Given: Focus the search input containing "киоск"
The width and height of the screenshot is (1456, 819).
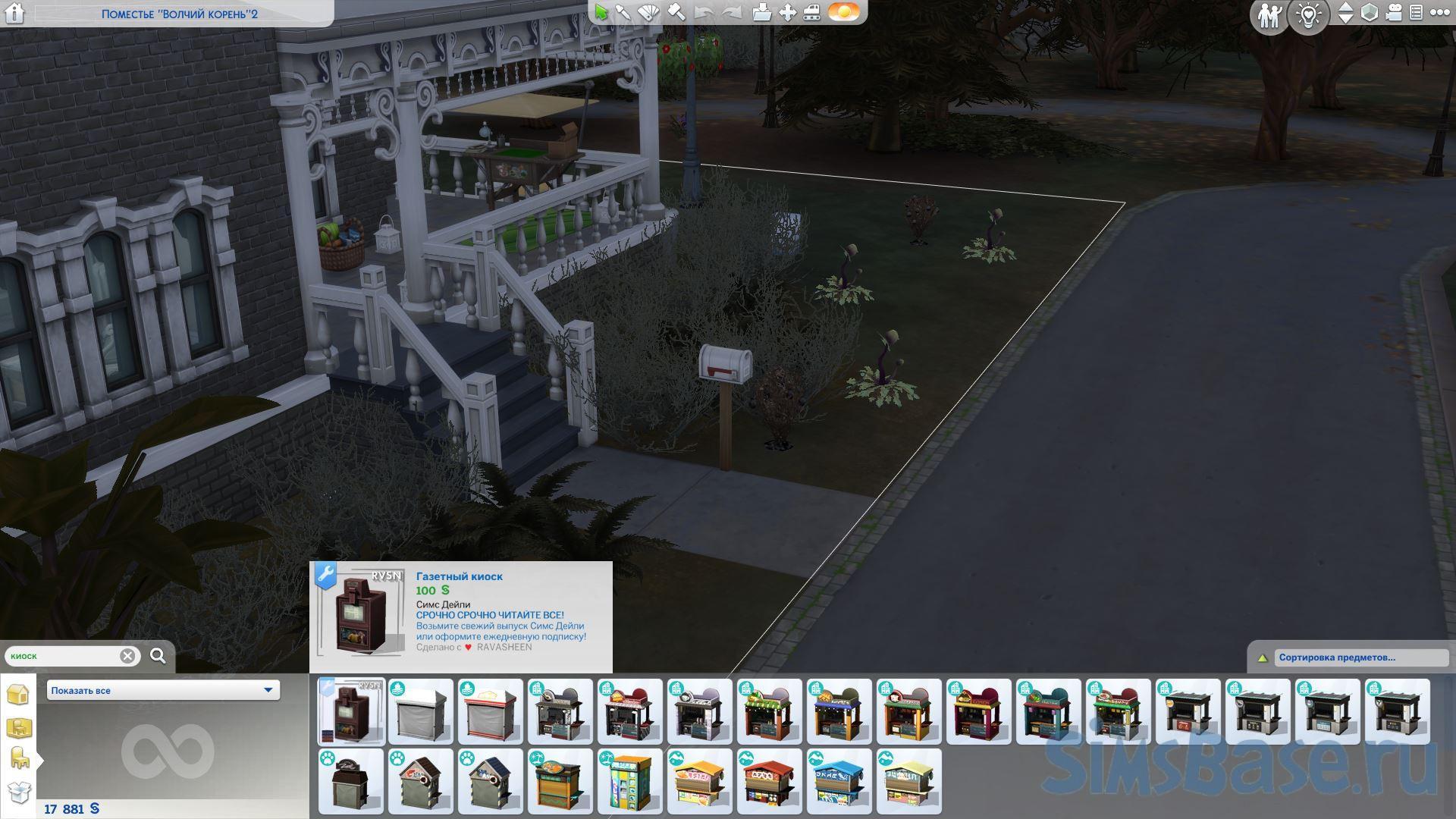Looking at the screenshot, I should [x=64, y=656].
